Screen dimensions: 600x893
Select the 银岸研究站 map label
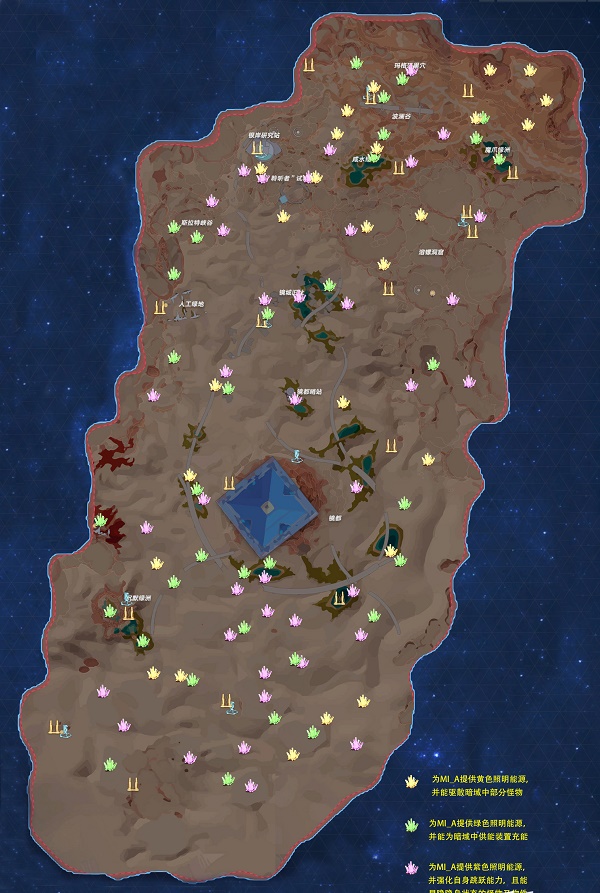coord(264,134)
